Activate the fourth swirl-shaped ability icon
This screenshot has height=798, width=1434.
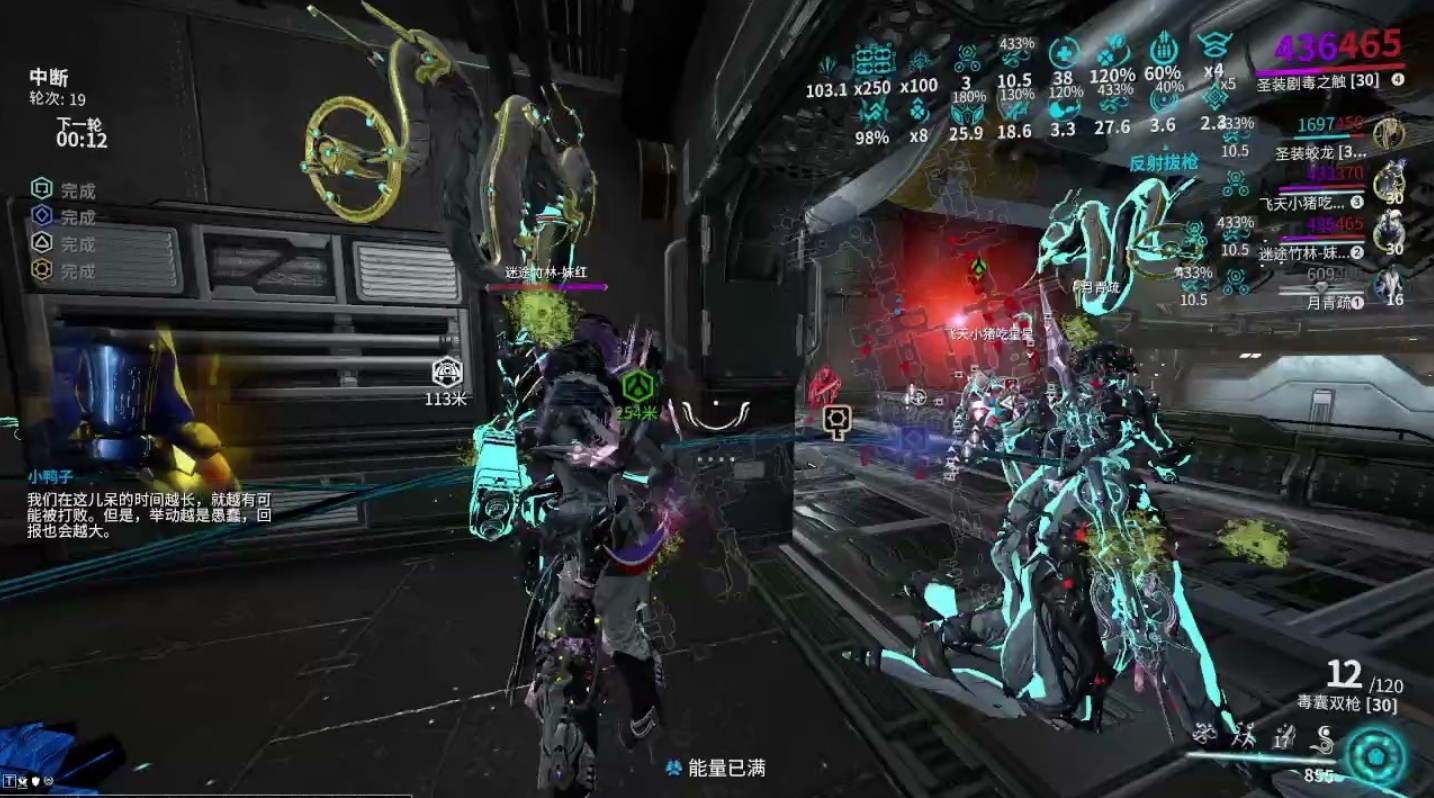point(1324,740)
